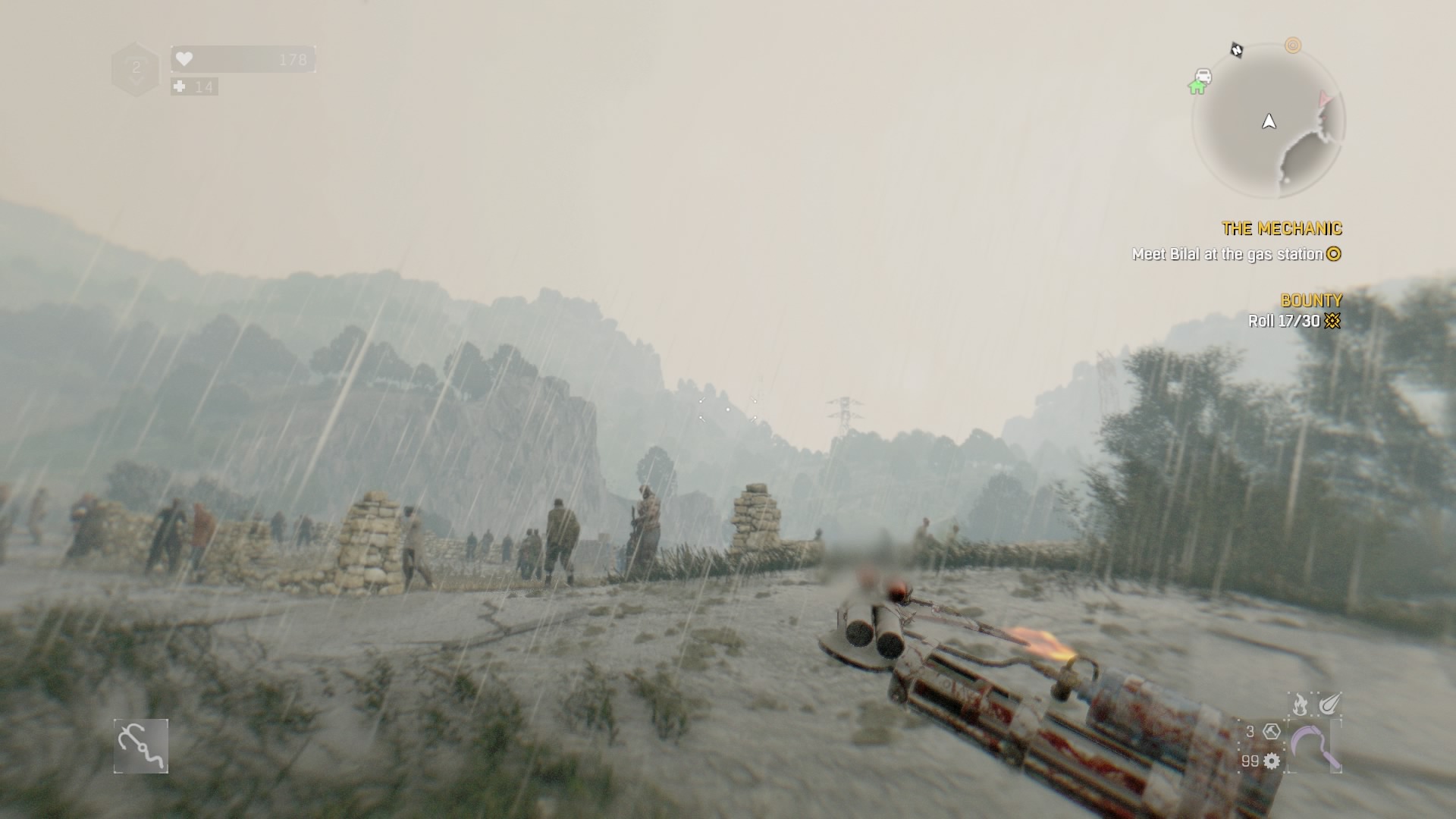The width and height of the screenshot is (1456, 819).
Task: Click the car icon on the minimap
Action: (x=1203, y=75)
